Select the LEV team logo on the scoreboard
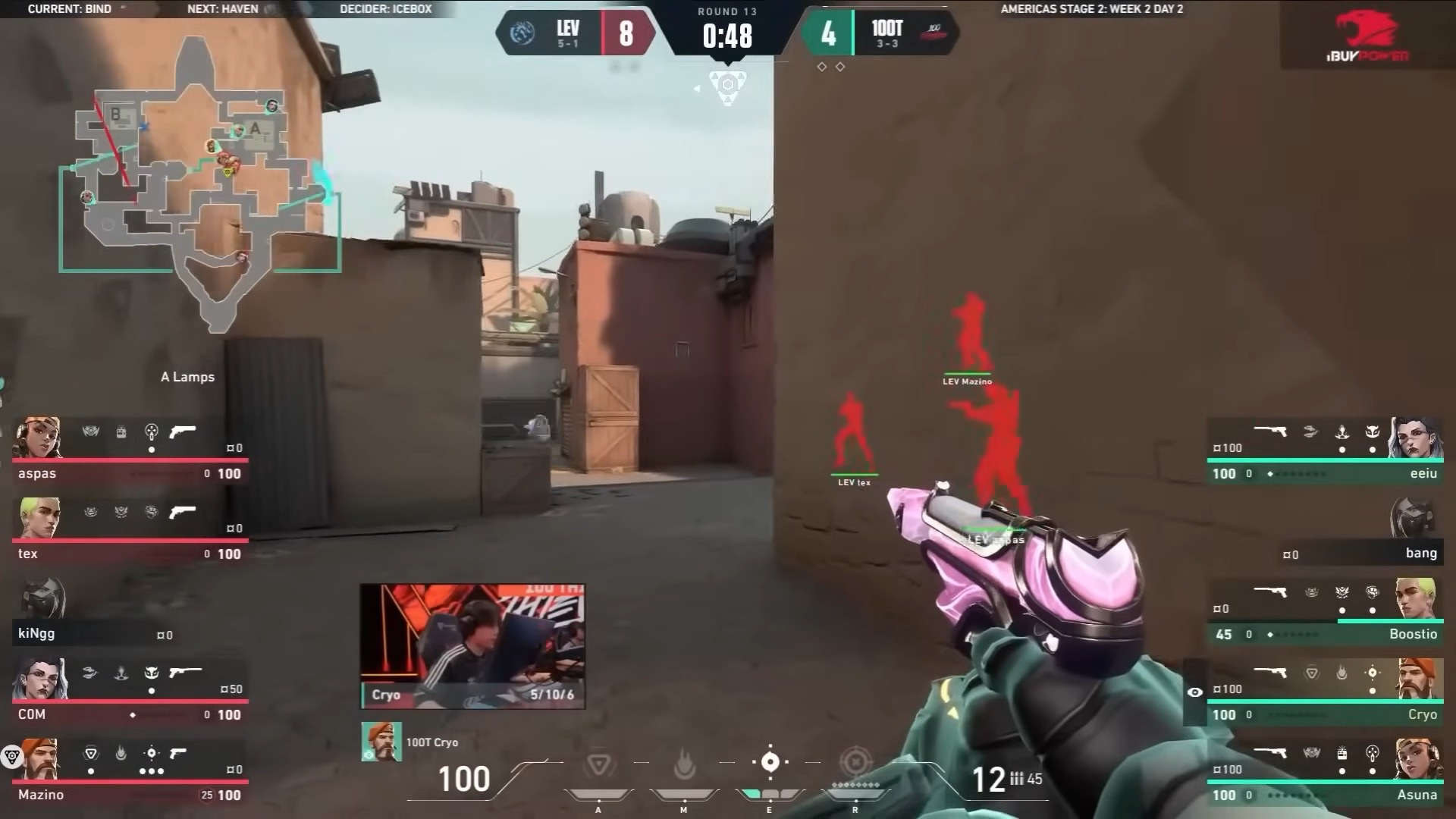Viewport: 1456px width, 819px height. point(522,33)
